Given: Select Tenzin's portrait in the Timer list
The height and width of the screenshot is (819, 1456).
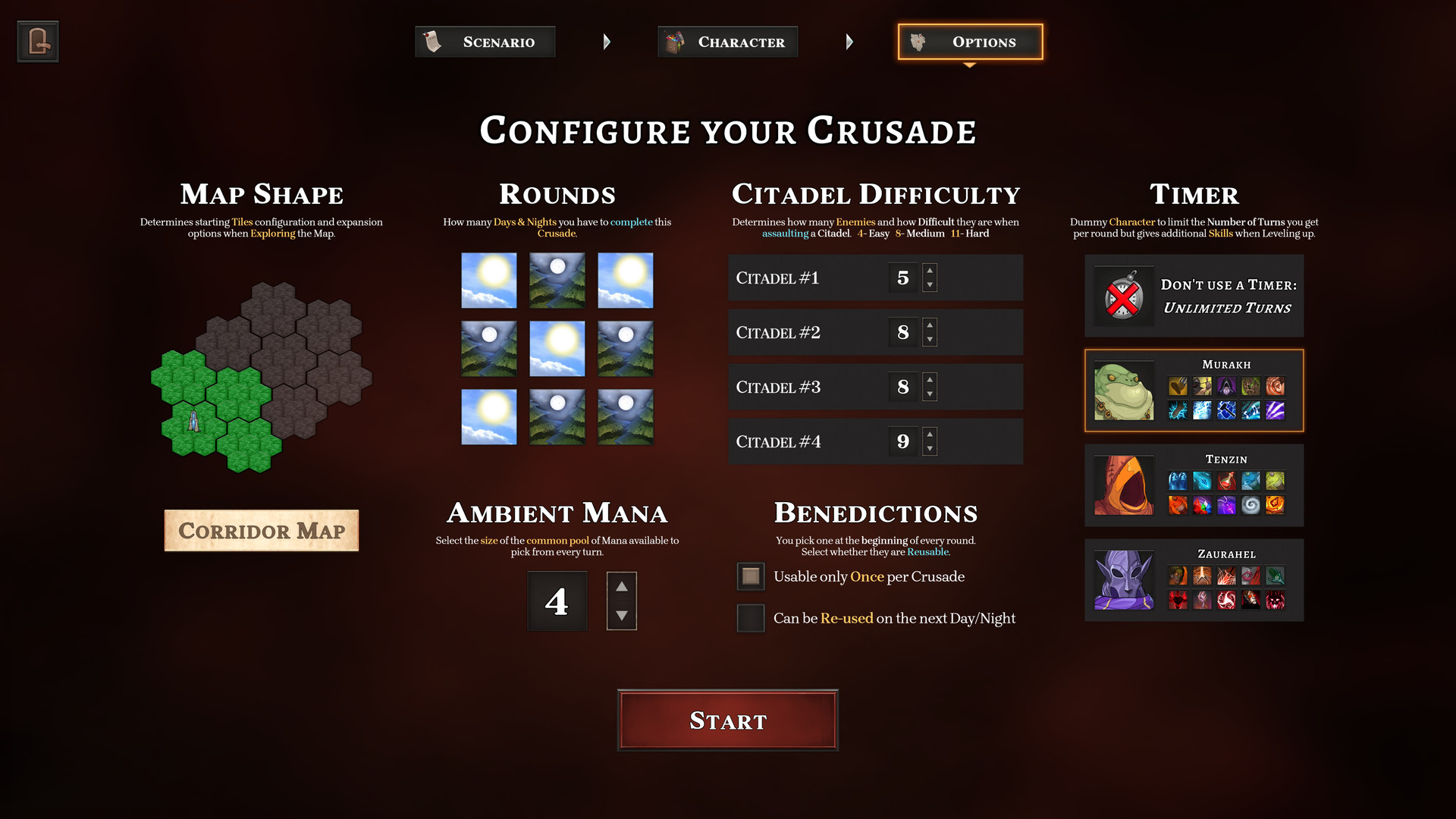Looking at the screenshot, I should click(x=1124, y=485).
